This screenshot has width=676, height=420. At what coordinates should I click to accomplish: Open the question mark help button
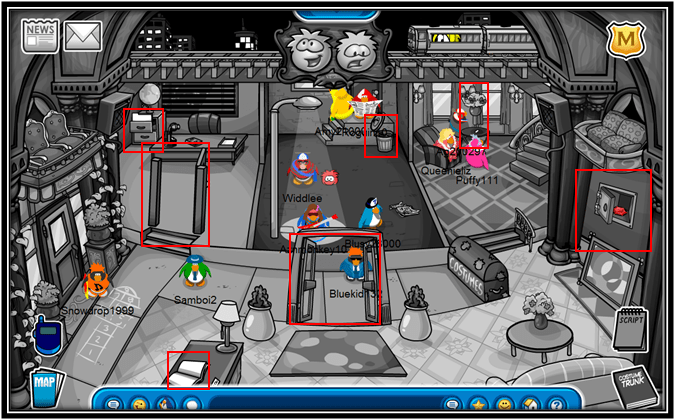556,405
